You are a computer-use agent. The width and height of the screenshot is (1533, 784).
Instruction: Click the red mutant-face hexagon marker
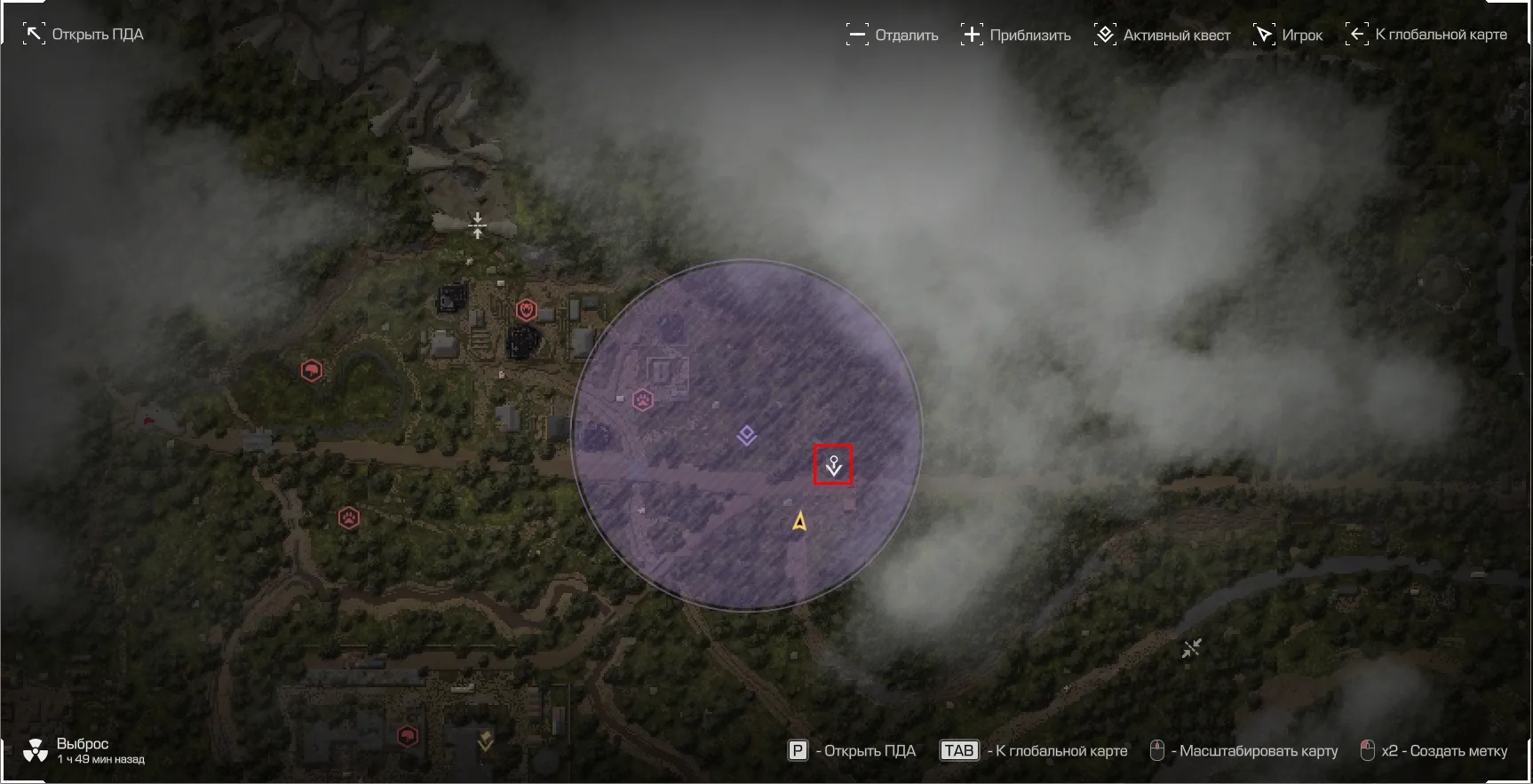pyautogui.click(x=527, y=310)
